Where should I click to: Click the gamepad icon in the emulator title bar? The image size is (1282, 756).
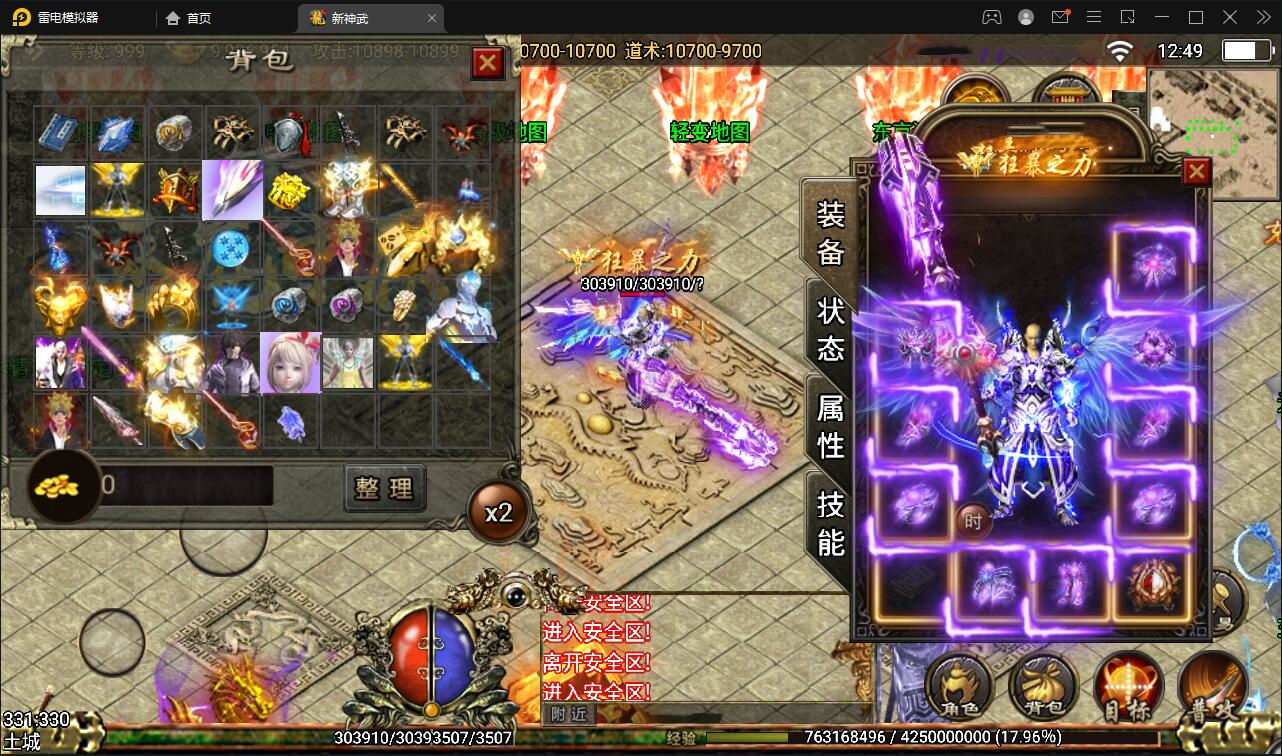point(990,17)
